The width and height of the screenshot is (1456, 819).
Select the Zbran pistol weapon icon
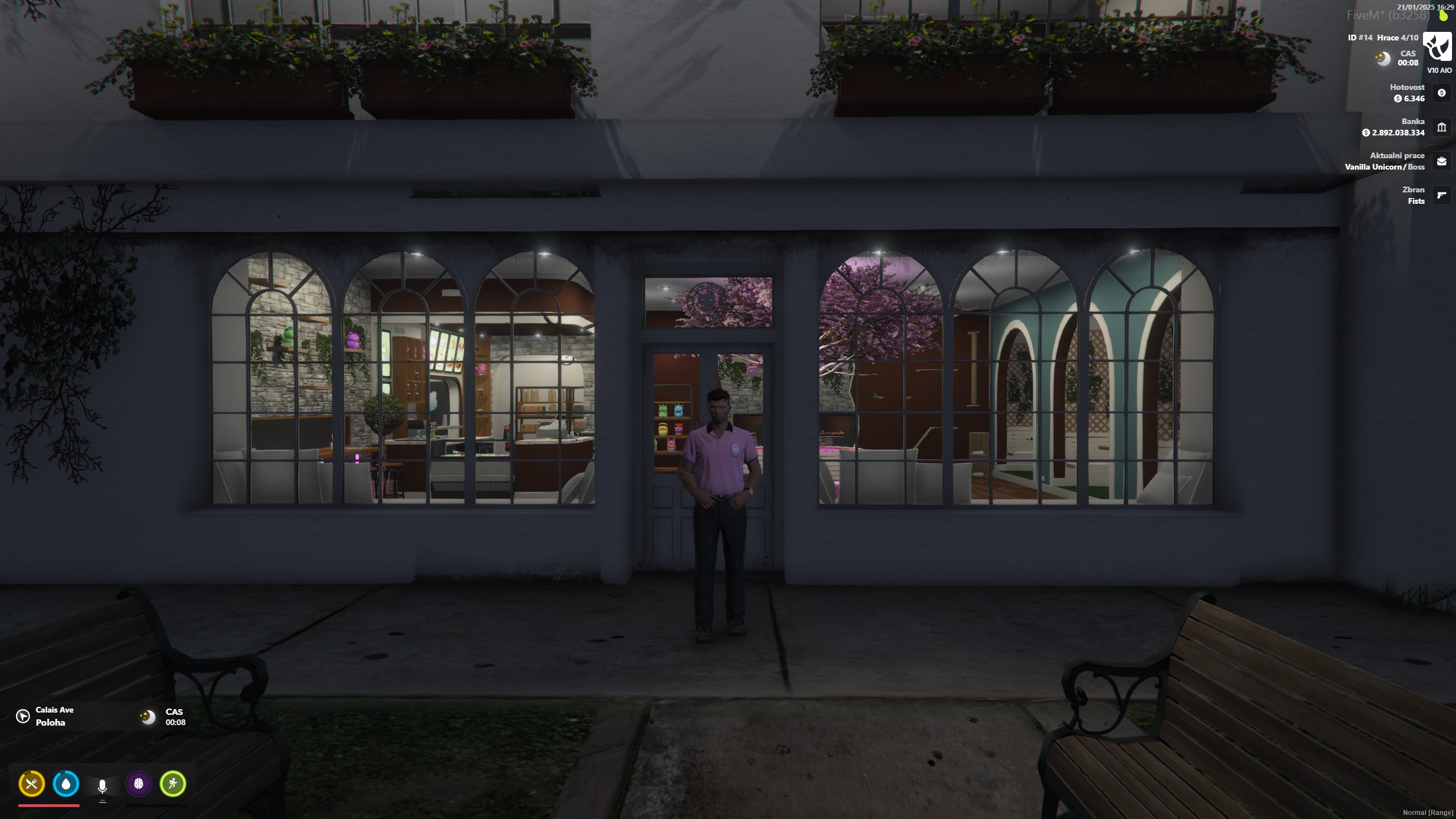click(x=1441, y=195)
